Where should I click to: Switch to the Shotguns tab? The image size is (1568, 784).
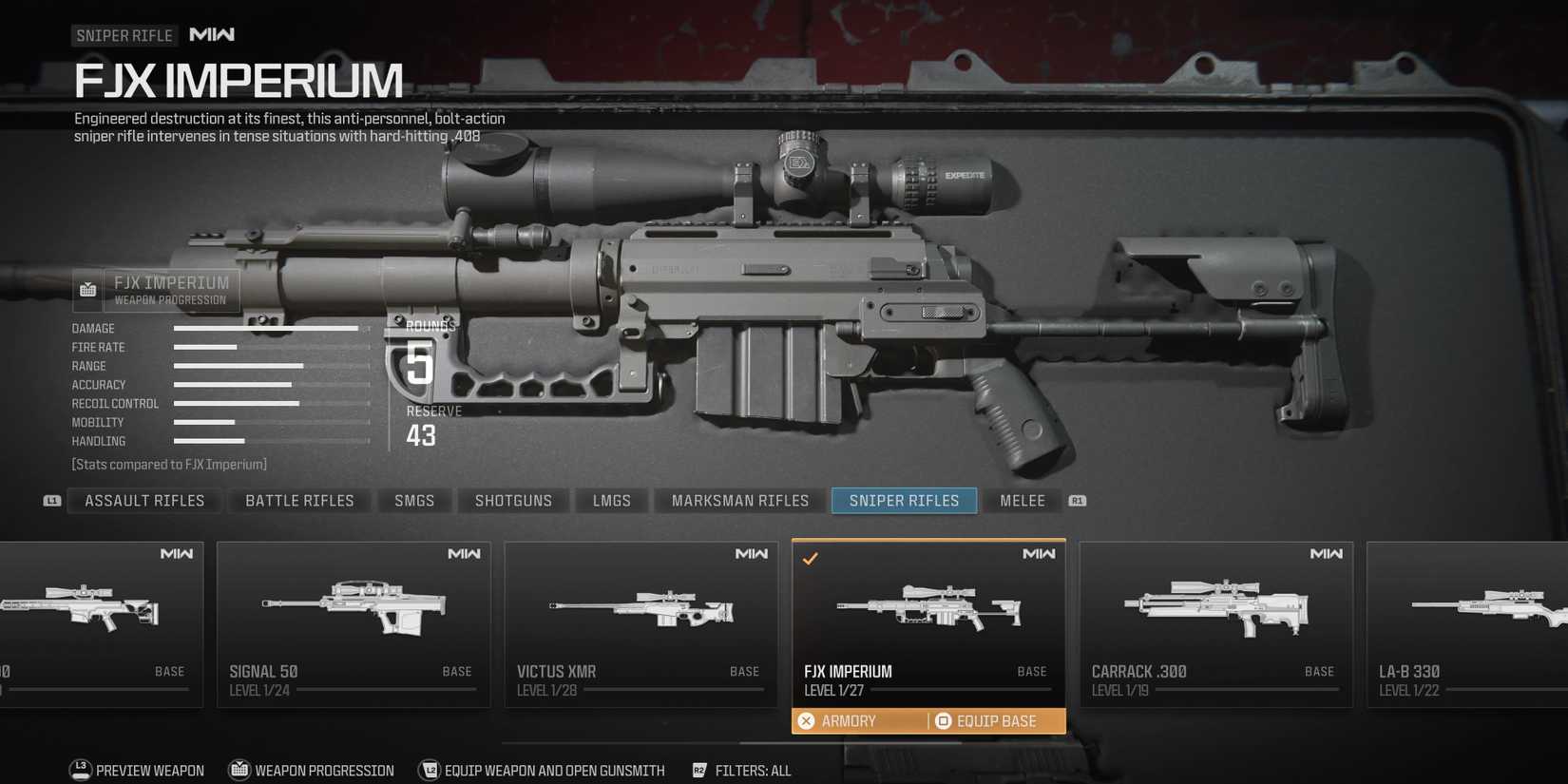tap(513, 500)
